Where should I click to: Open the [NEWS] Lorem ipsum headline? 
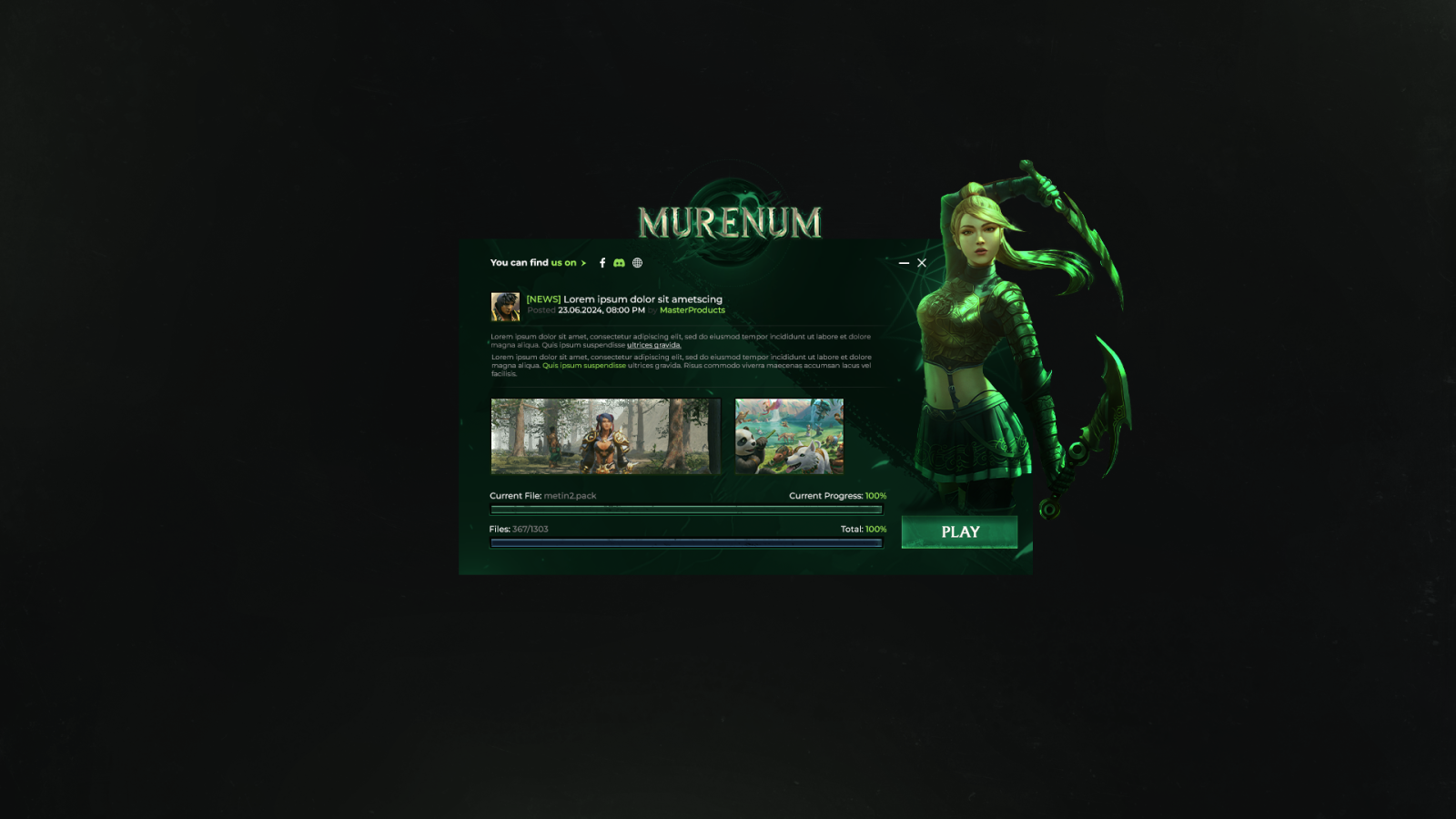(624, 299)
